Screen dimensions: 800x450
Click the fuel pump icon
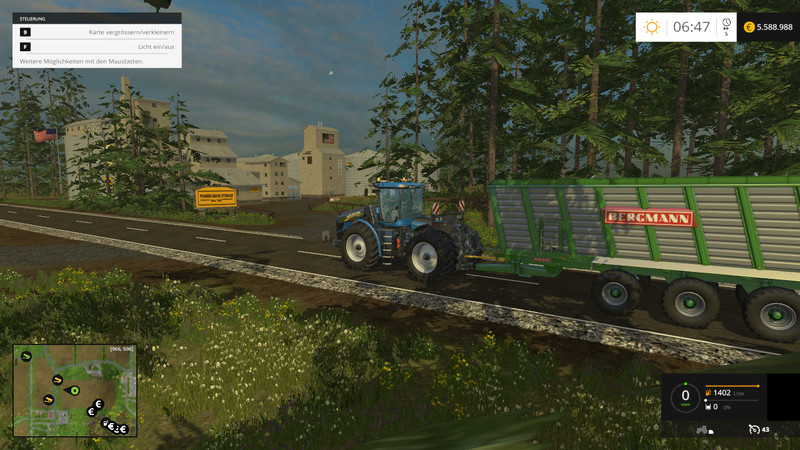point(707,393)
